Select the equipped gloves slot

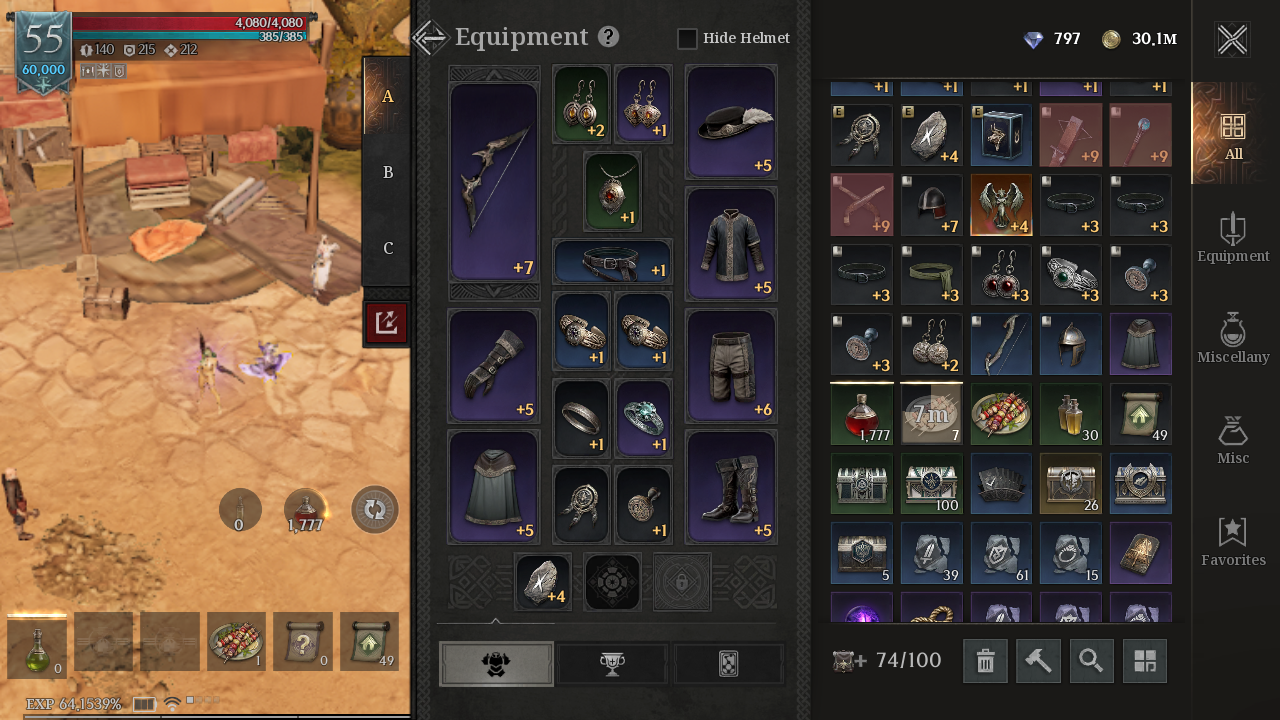494,365
